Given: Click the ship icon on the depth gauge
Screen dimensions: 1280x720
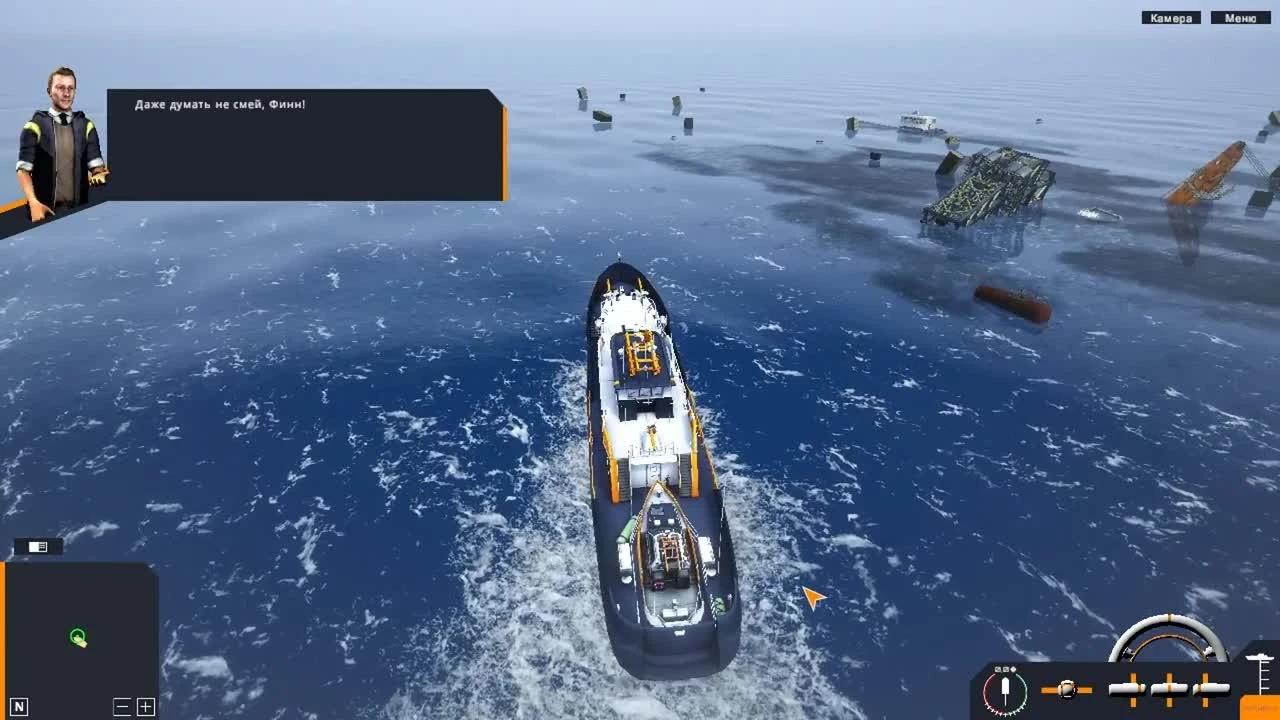Looking at the screenshot, I should click(x=1258, y=658).
